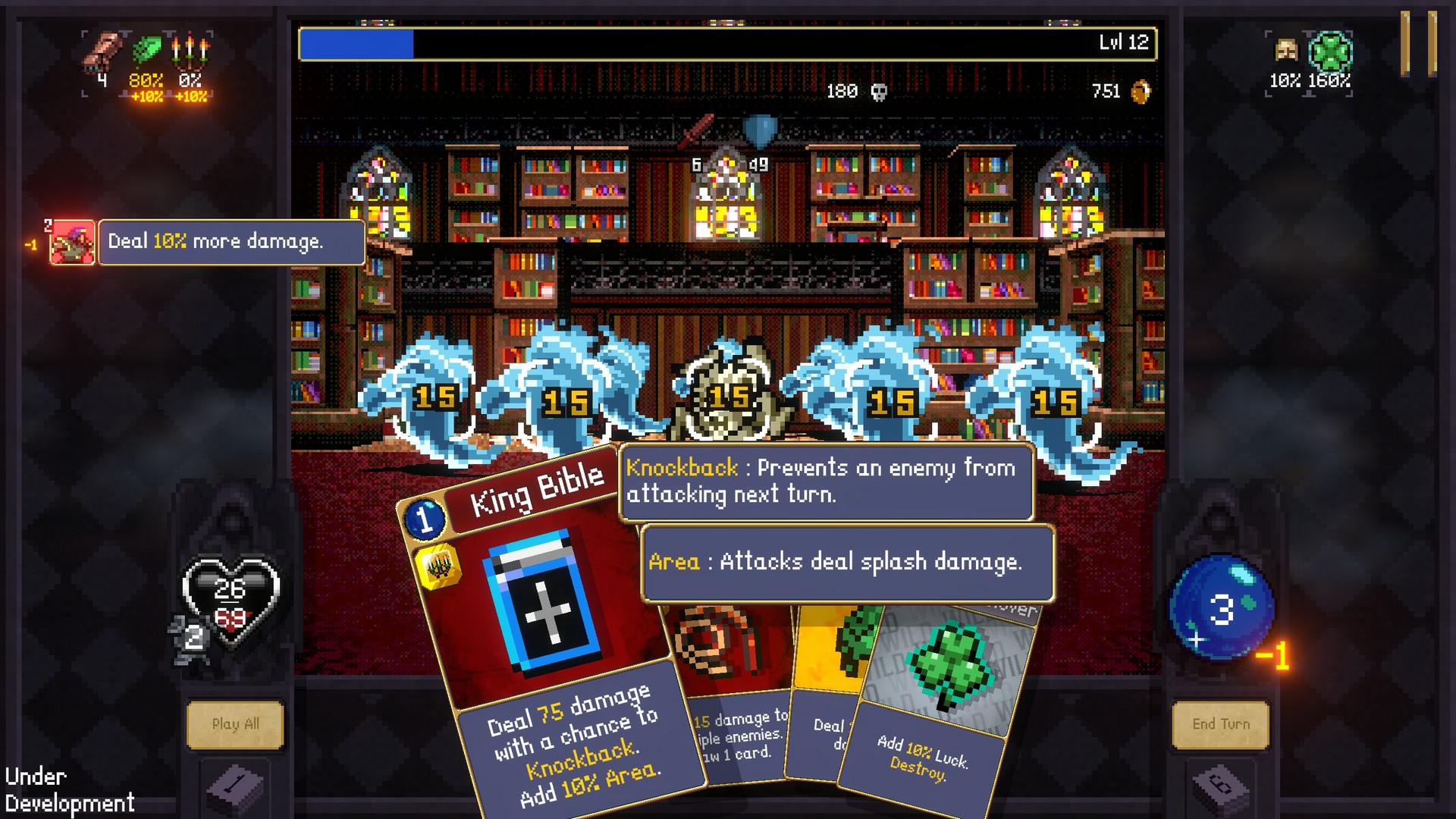
Task: Expand the Knockback keyword tooltip
Action: click(x=826, y=482)
